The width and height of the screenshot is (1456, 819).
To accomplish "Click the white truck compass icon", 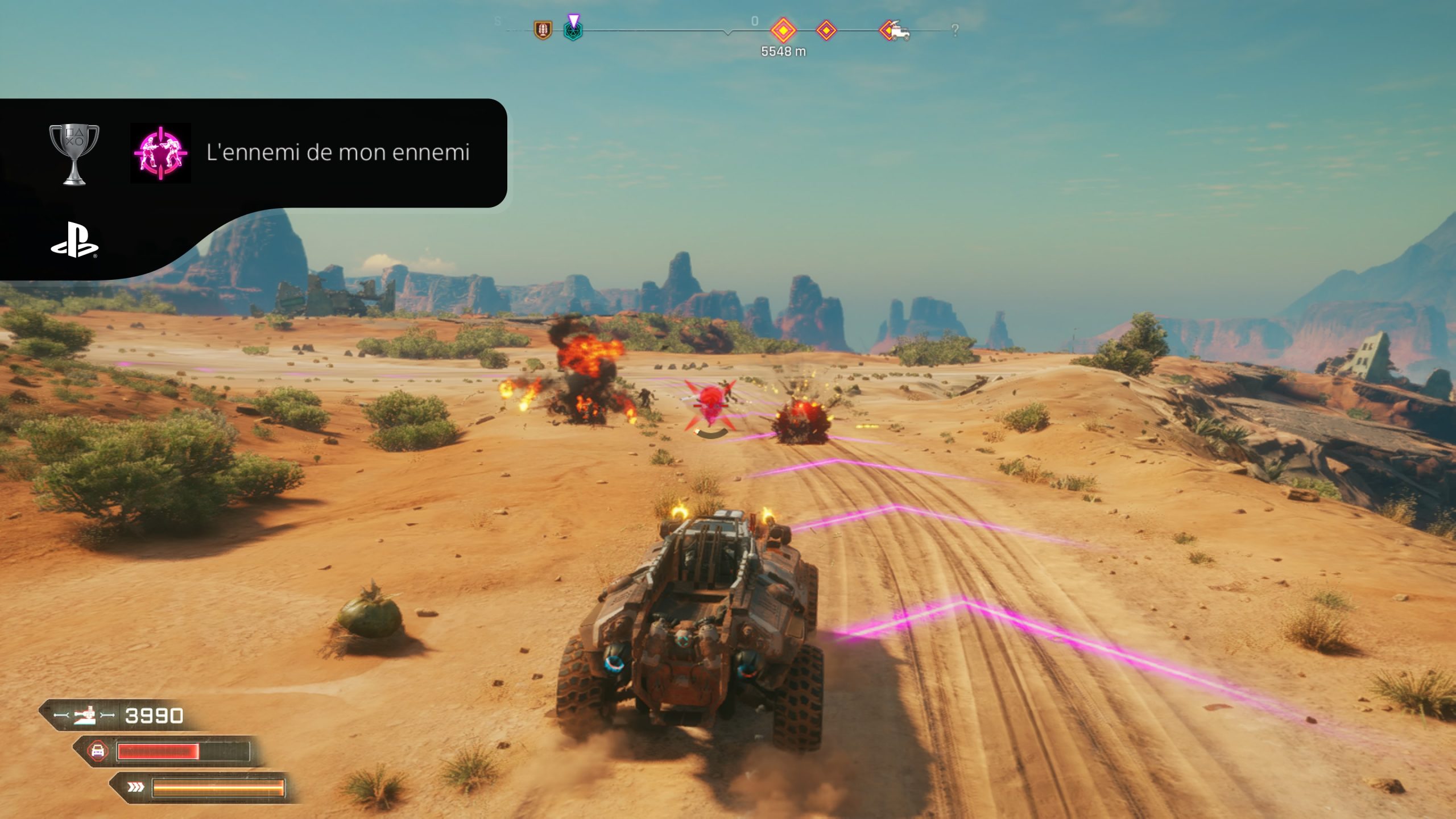I will (898, 32).
